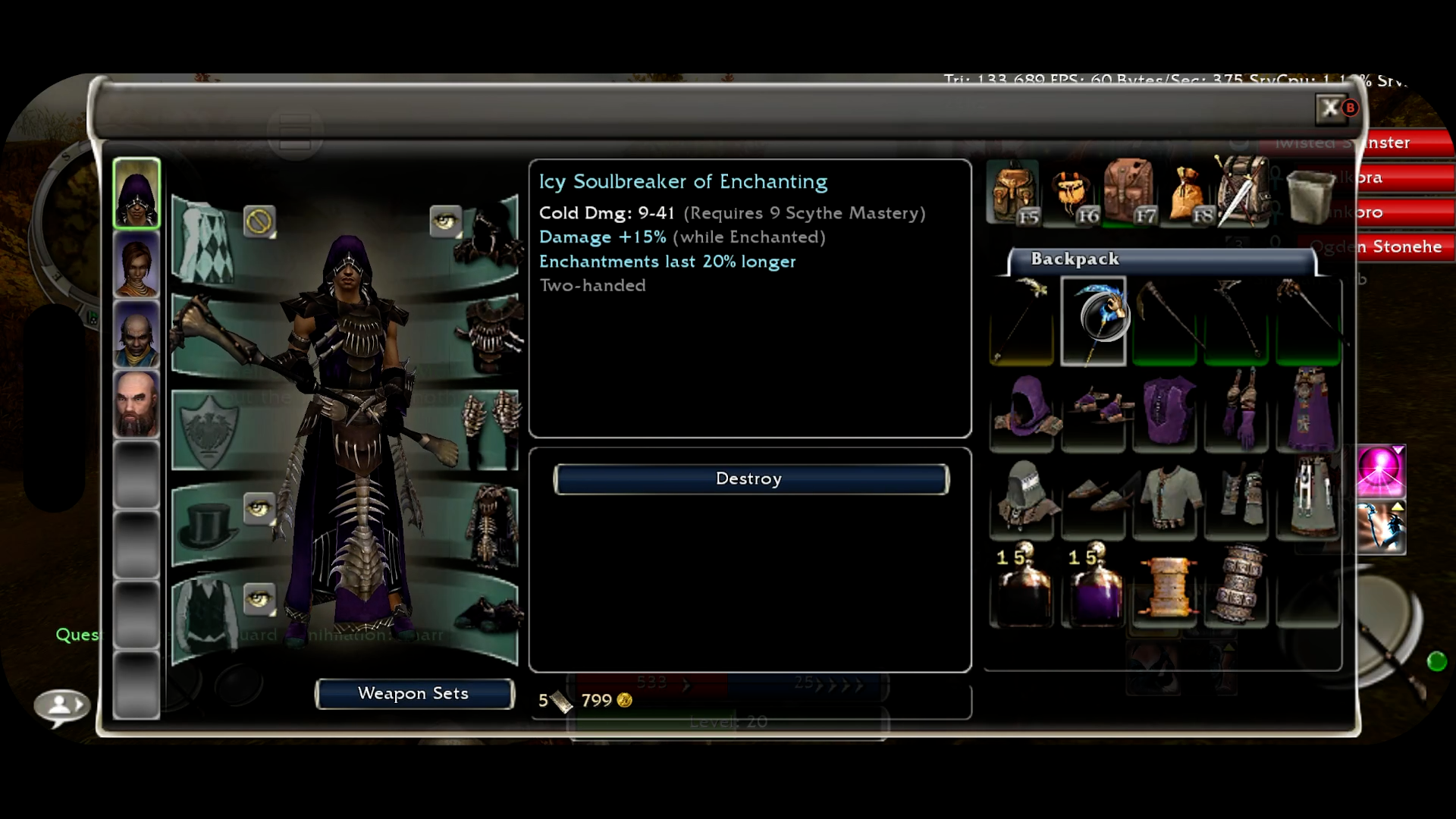Select the purple hood in backpack
Screen dimensions: 1456x819
pyautogui.click(x=1021, y=410)
